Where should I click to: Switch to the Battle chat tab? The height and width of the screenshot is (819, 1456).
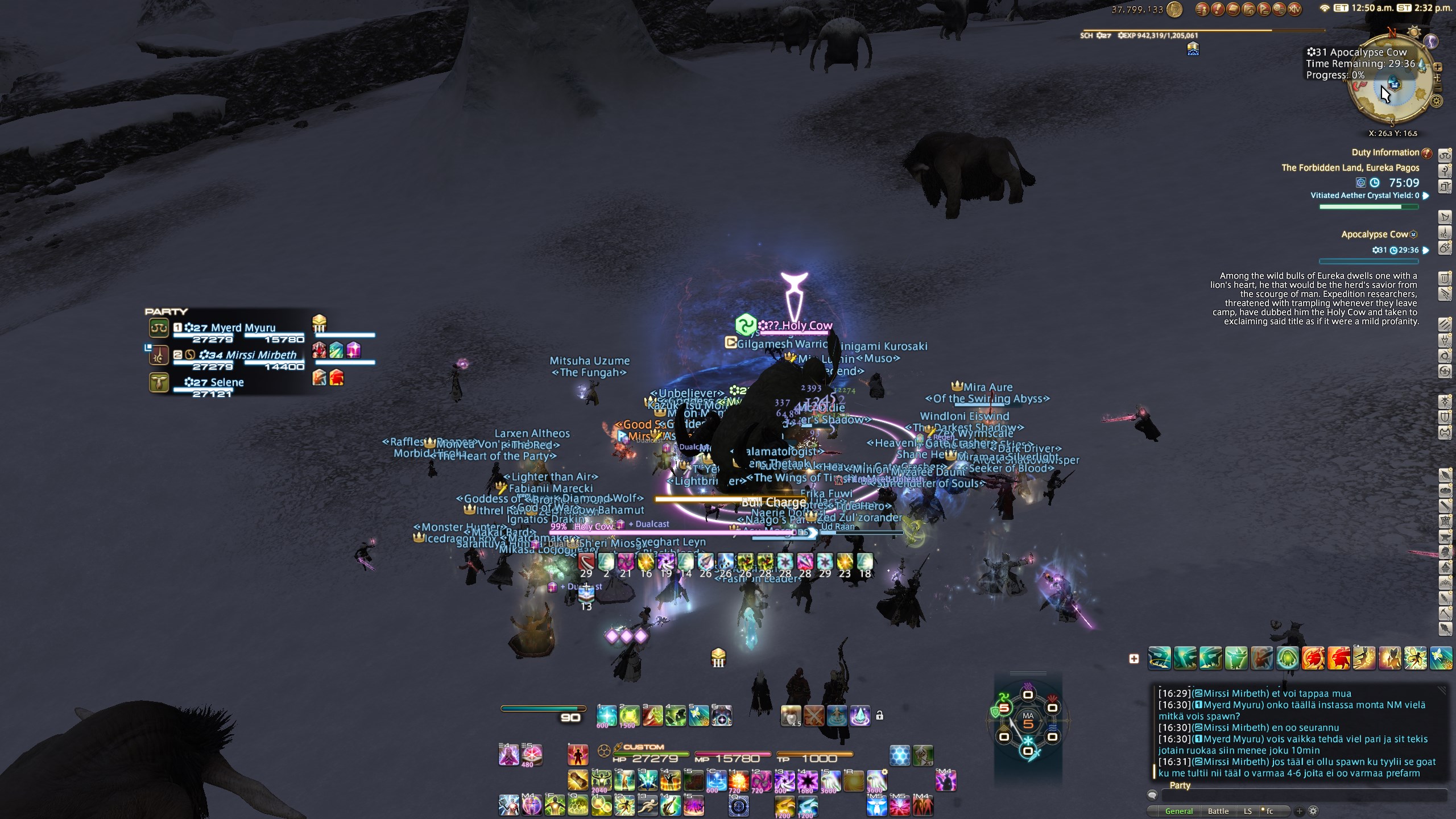pos(1218,811)
